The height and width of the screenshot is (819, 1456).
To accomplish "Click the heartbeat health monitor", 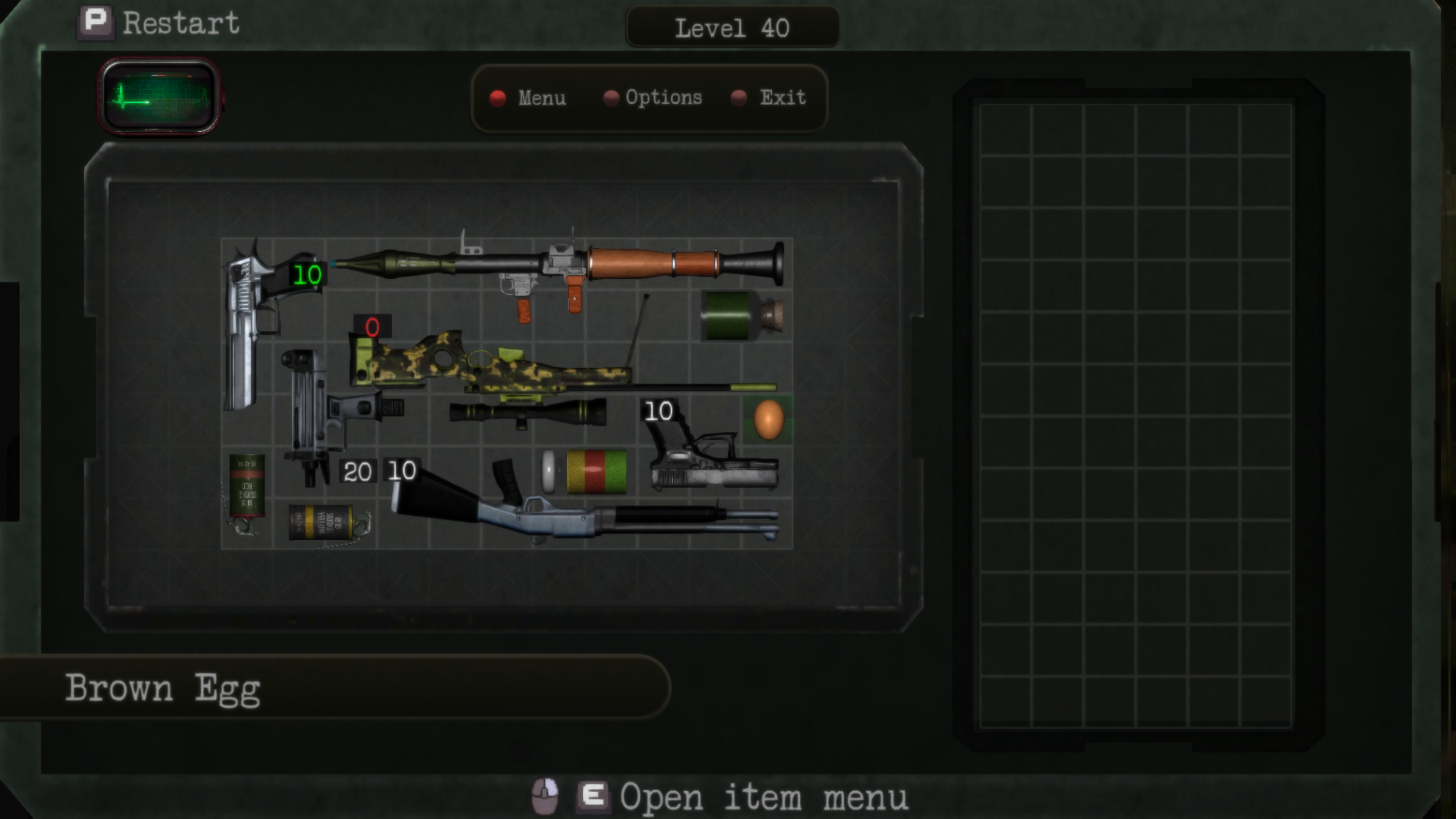I will click(x=159, y=98).
